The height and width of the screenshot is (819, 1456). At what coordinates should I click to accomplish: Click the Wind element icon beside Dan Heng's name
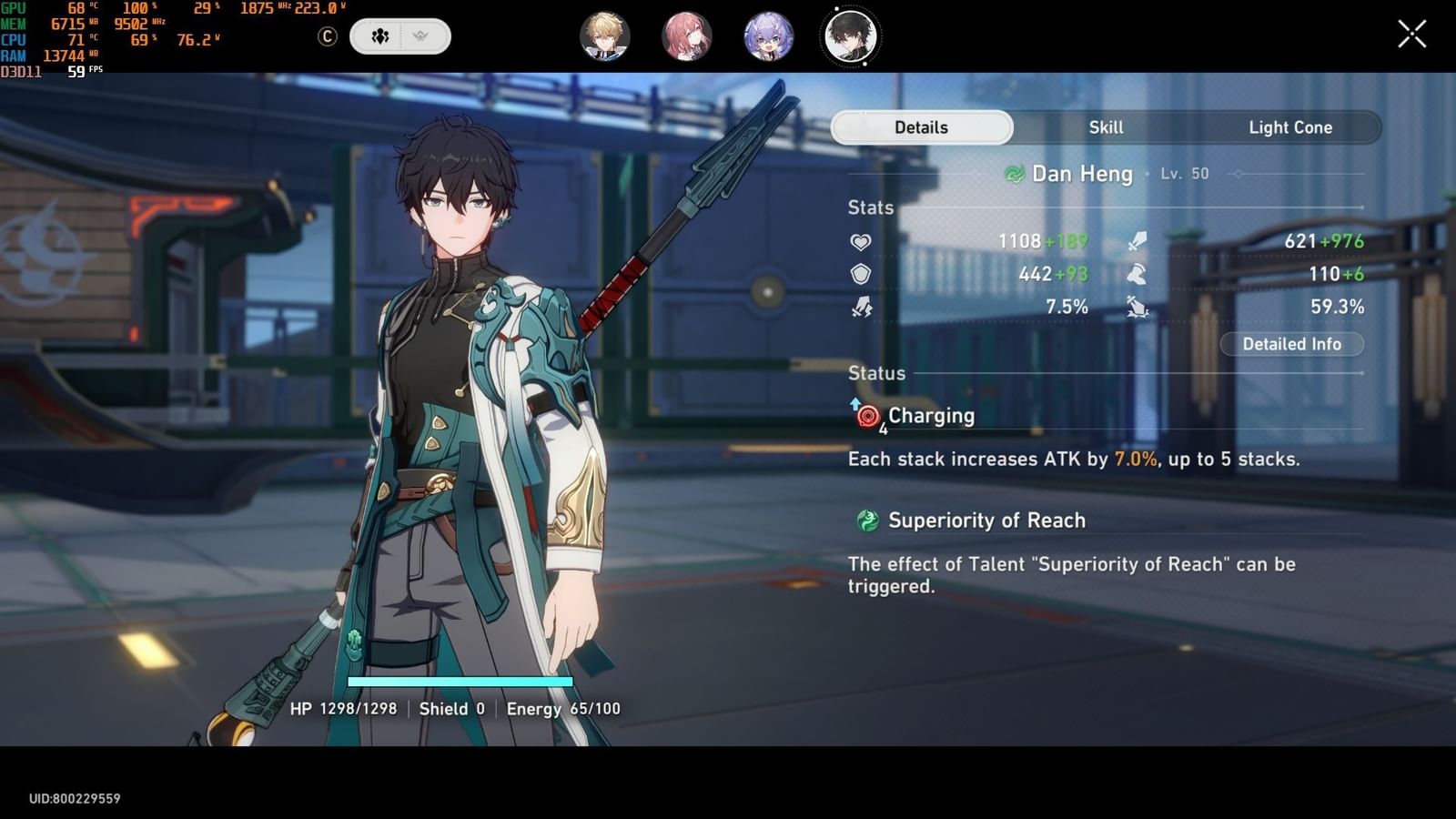click(x=1017, y=174)
